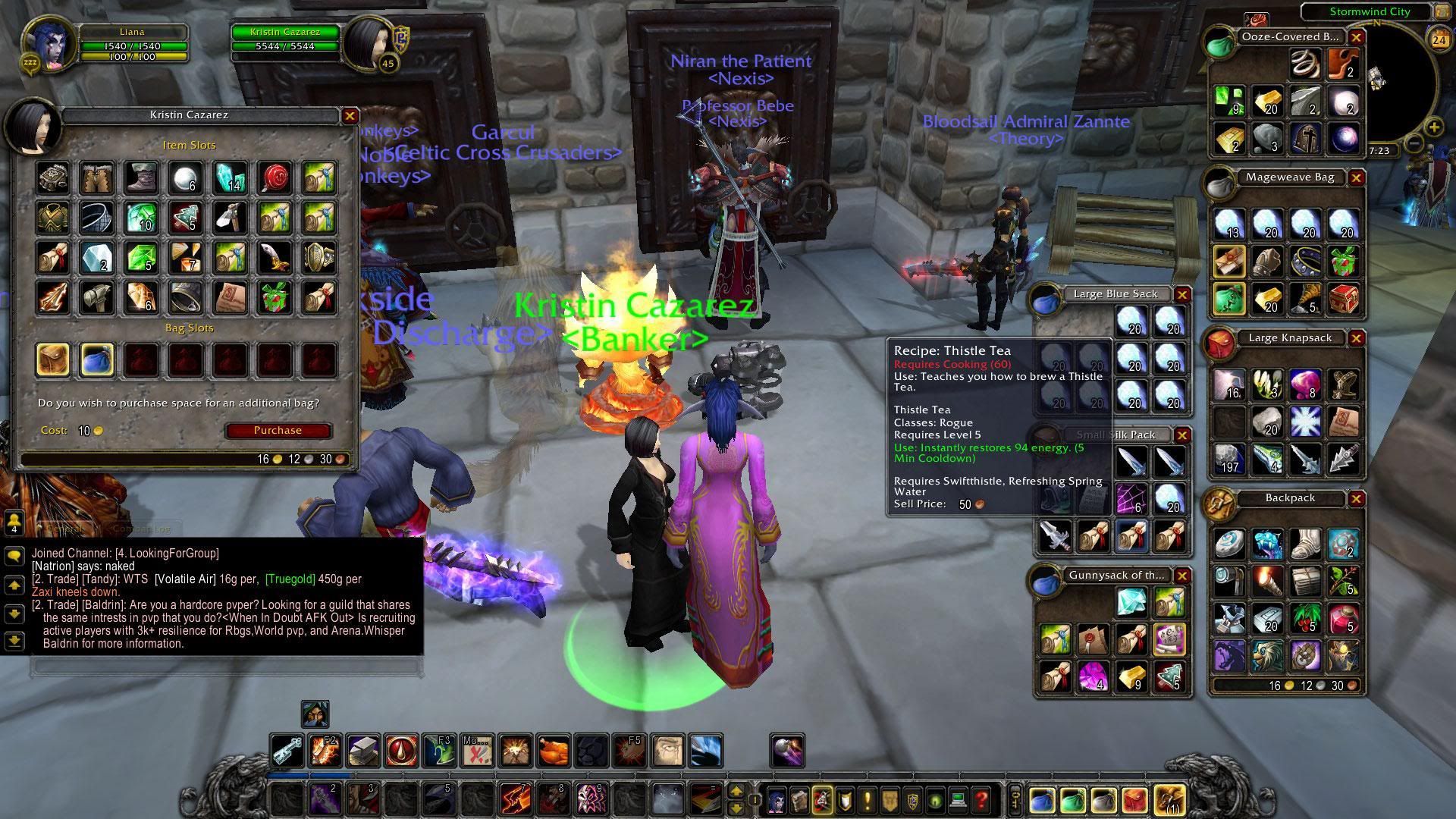Select the red lollipop in the bank

pos(275,177)
